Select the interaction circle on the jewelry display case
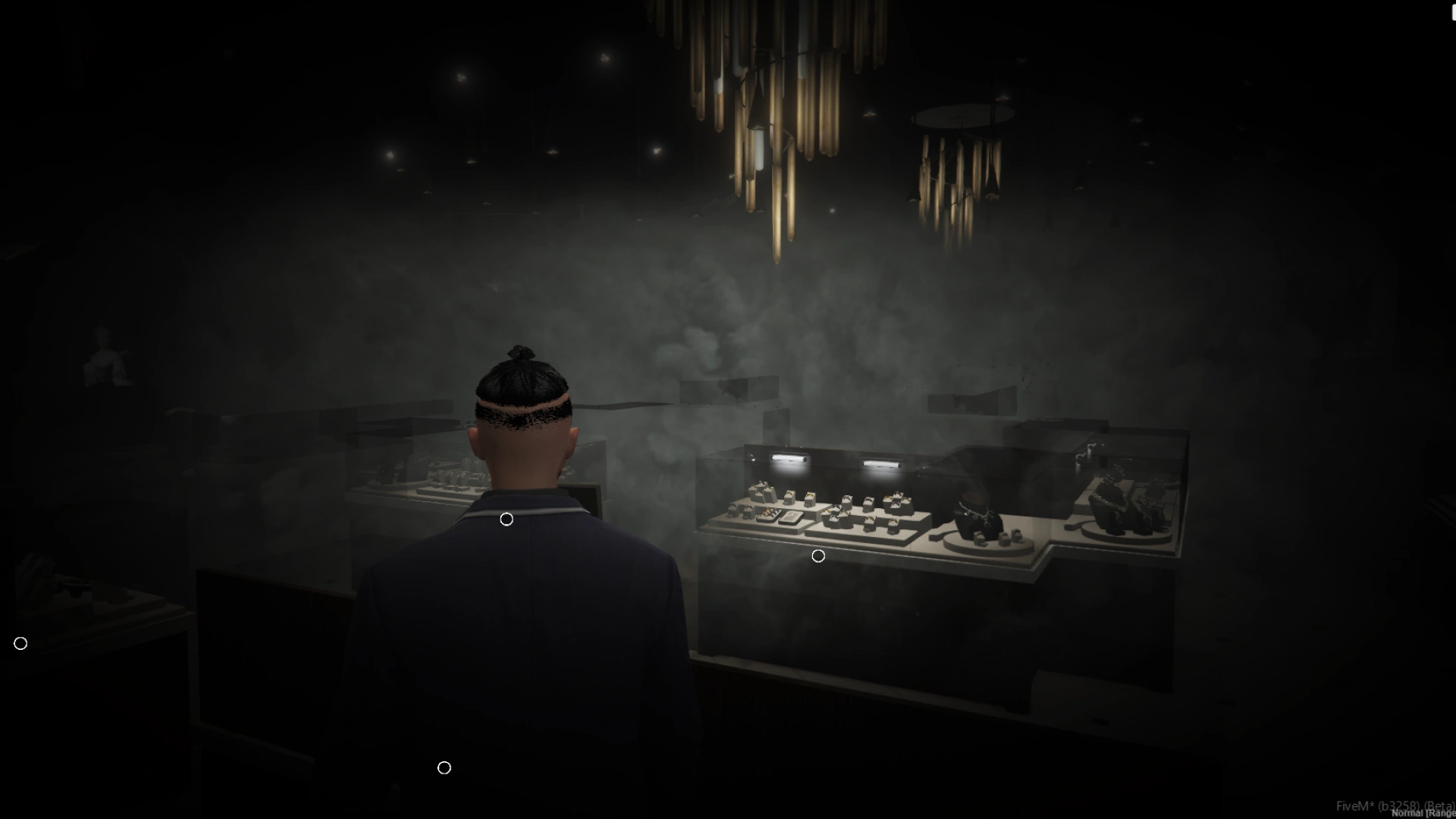This screenshot has width=1456, height=819. click(818, 557)
